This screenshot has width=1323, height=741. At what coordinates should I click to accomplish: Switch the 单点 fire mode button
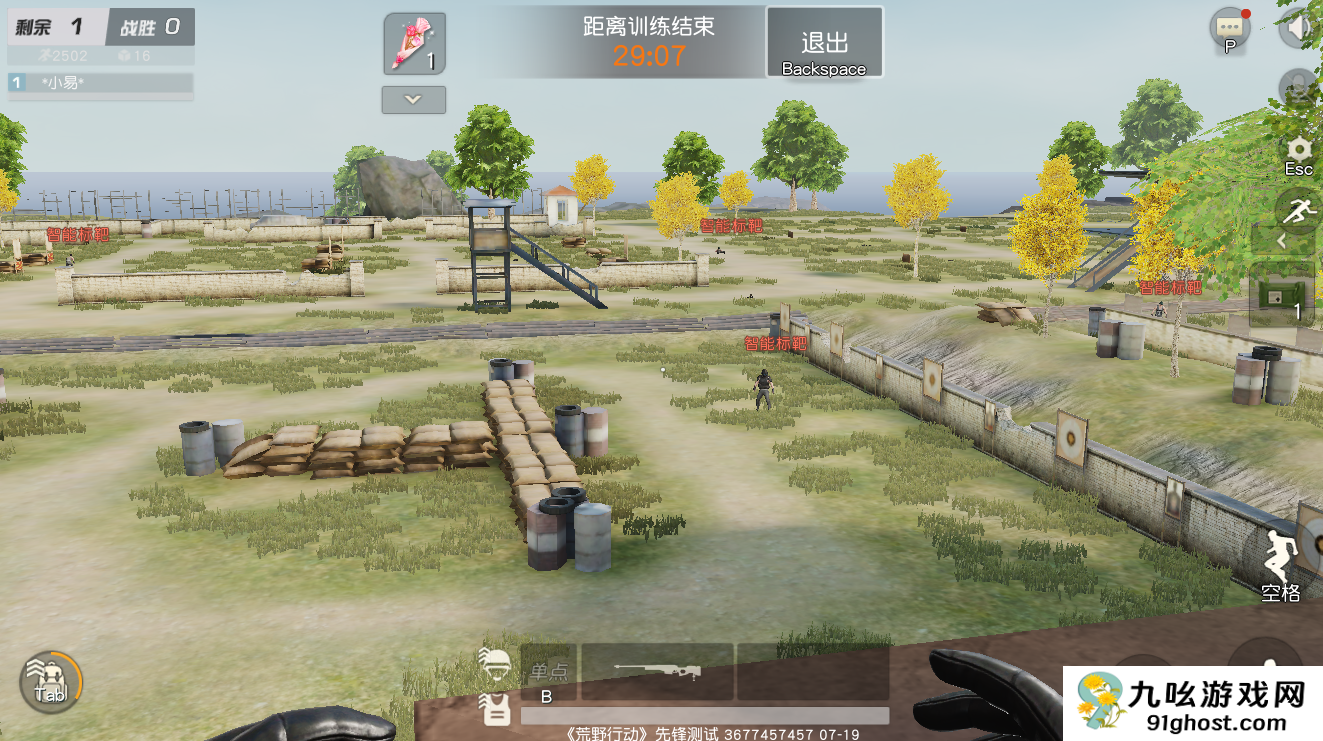pyautogui.click(x=548, y=672)
